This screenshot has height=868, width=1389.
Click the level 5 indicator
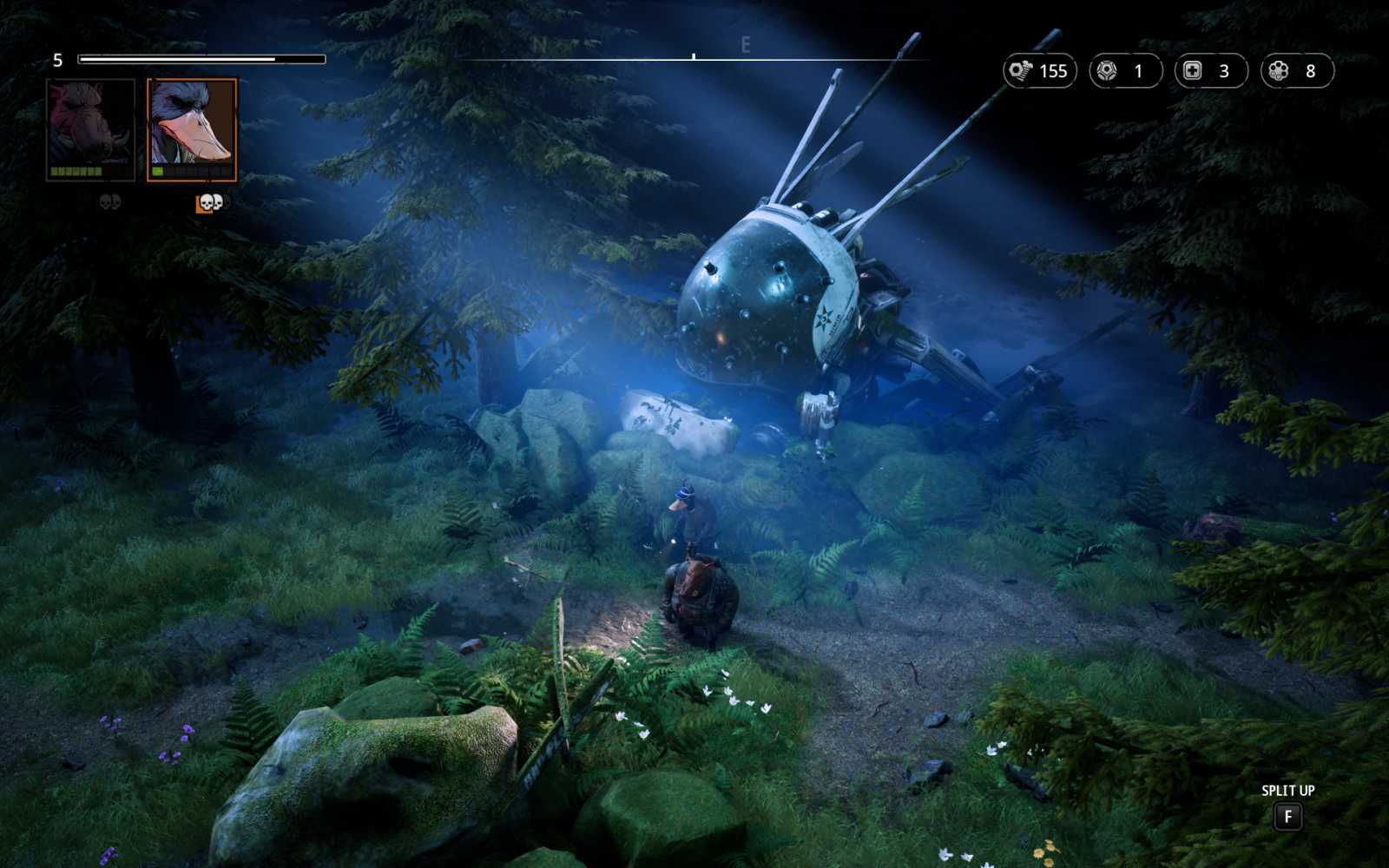point(56,59)
